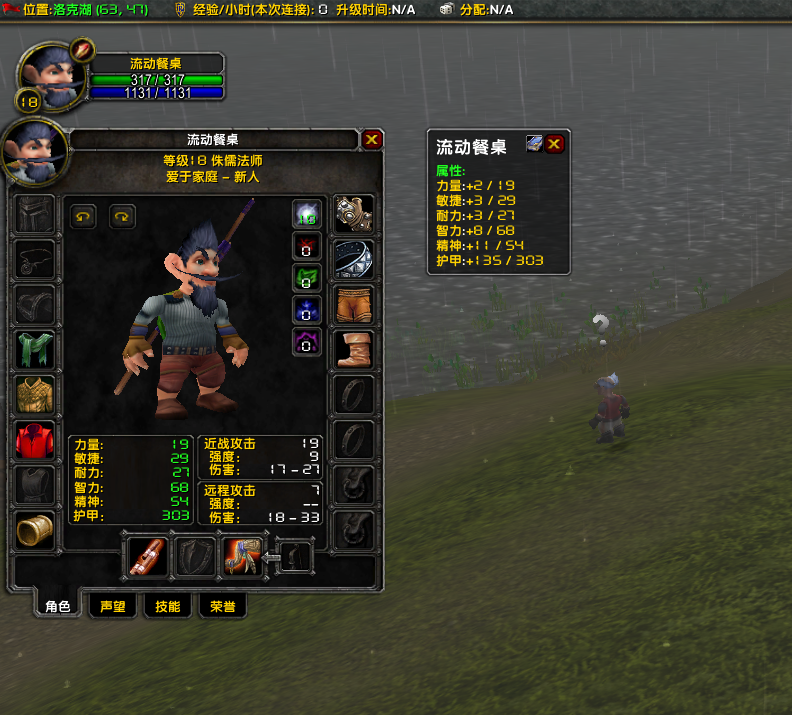Rotate the character model left
Screen dimensions: 792x715
tap(84, 215)
